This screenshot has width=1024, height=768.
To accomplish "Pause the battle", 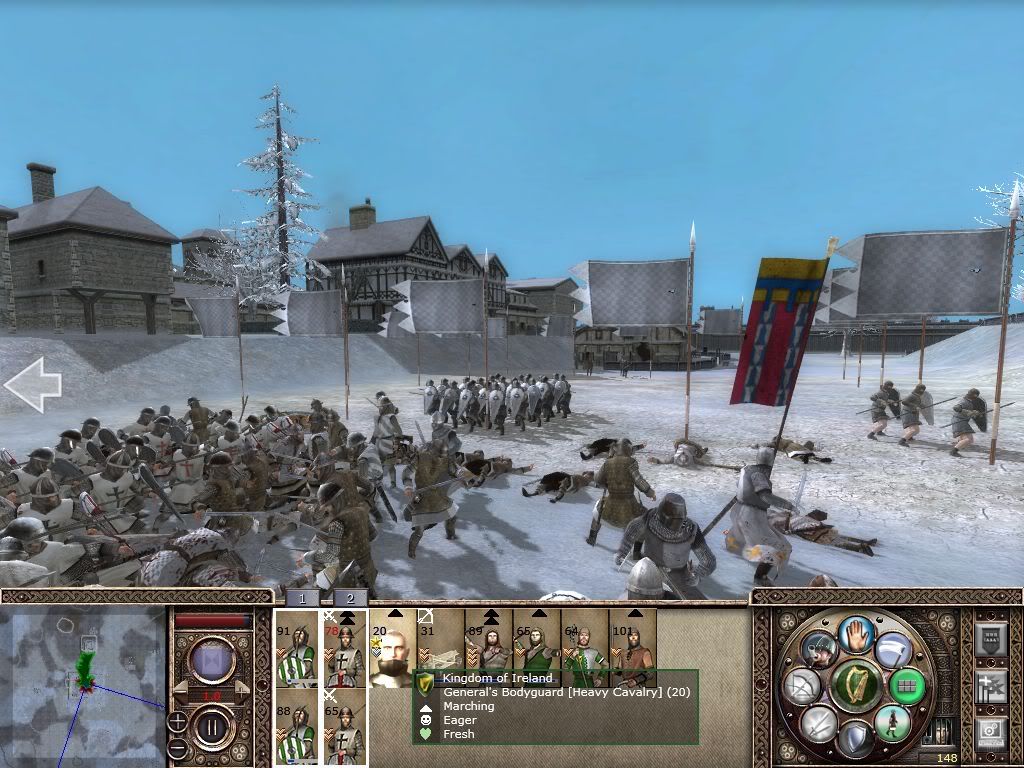I will [212, 723].
